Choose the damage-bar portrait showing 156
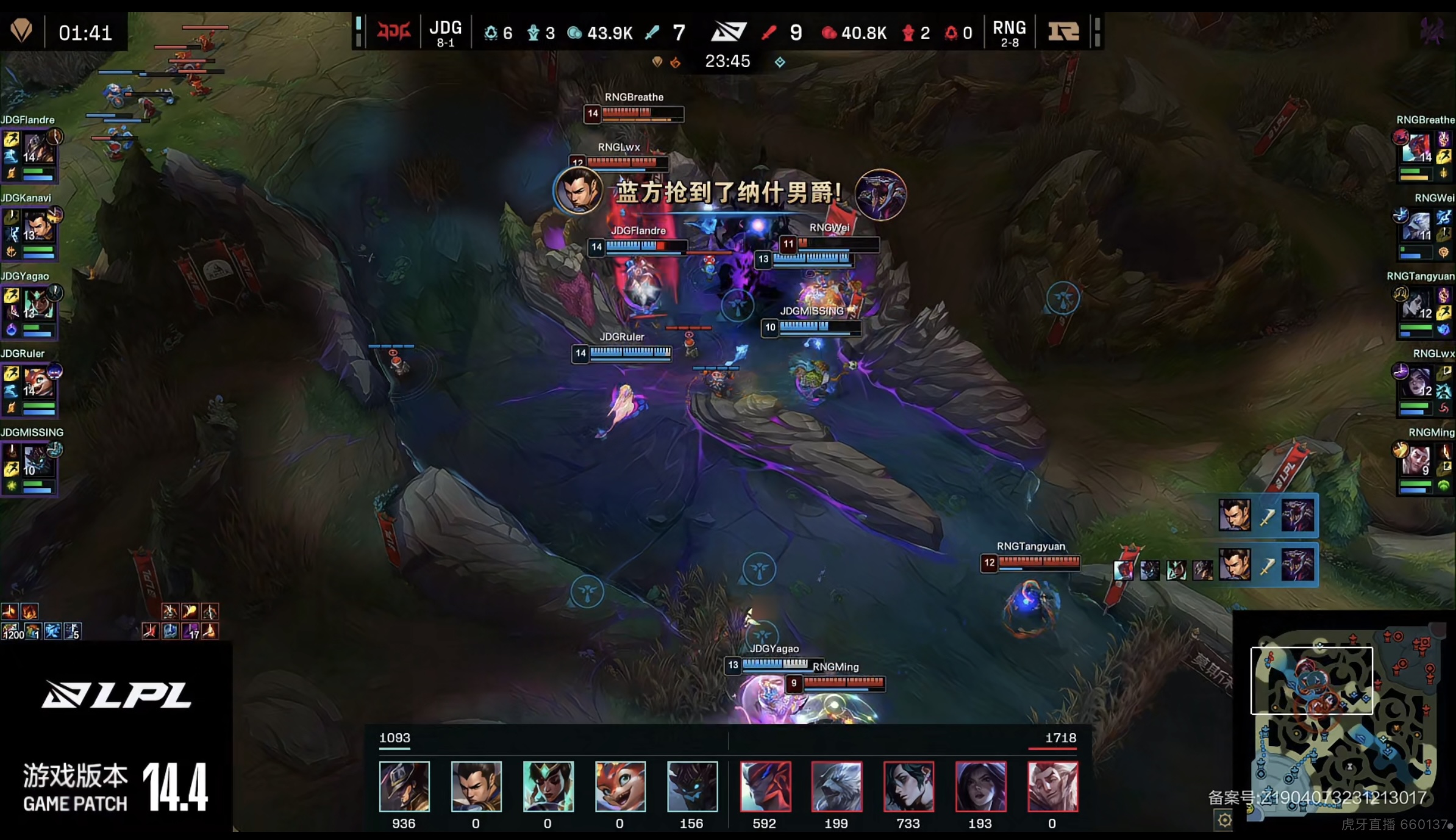 click(x=692, y=786)
